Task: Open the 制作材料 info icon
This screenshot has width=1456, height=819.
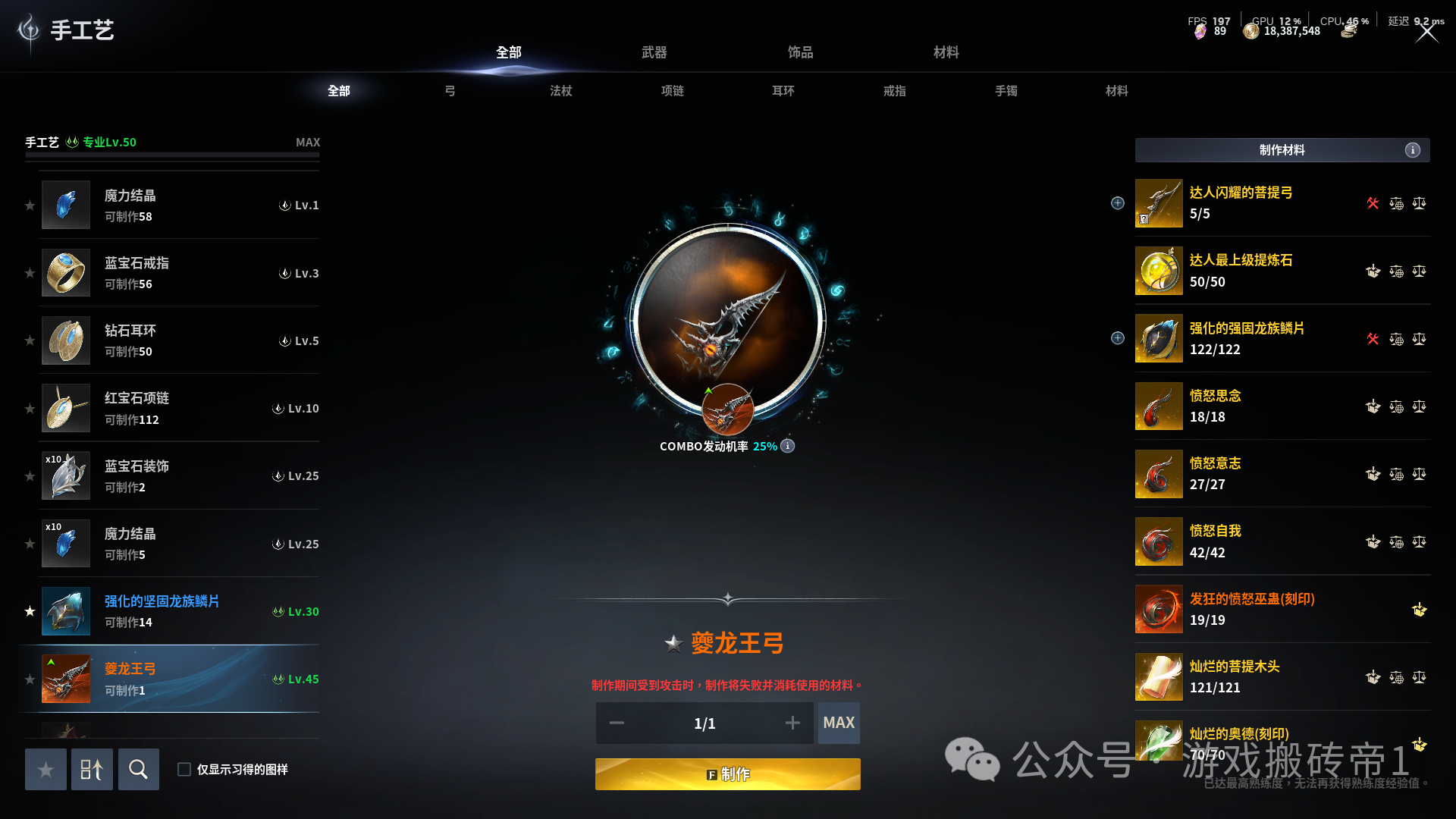Action: pyautogui.click(x=1412, y=150)
